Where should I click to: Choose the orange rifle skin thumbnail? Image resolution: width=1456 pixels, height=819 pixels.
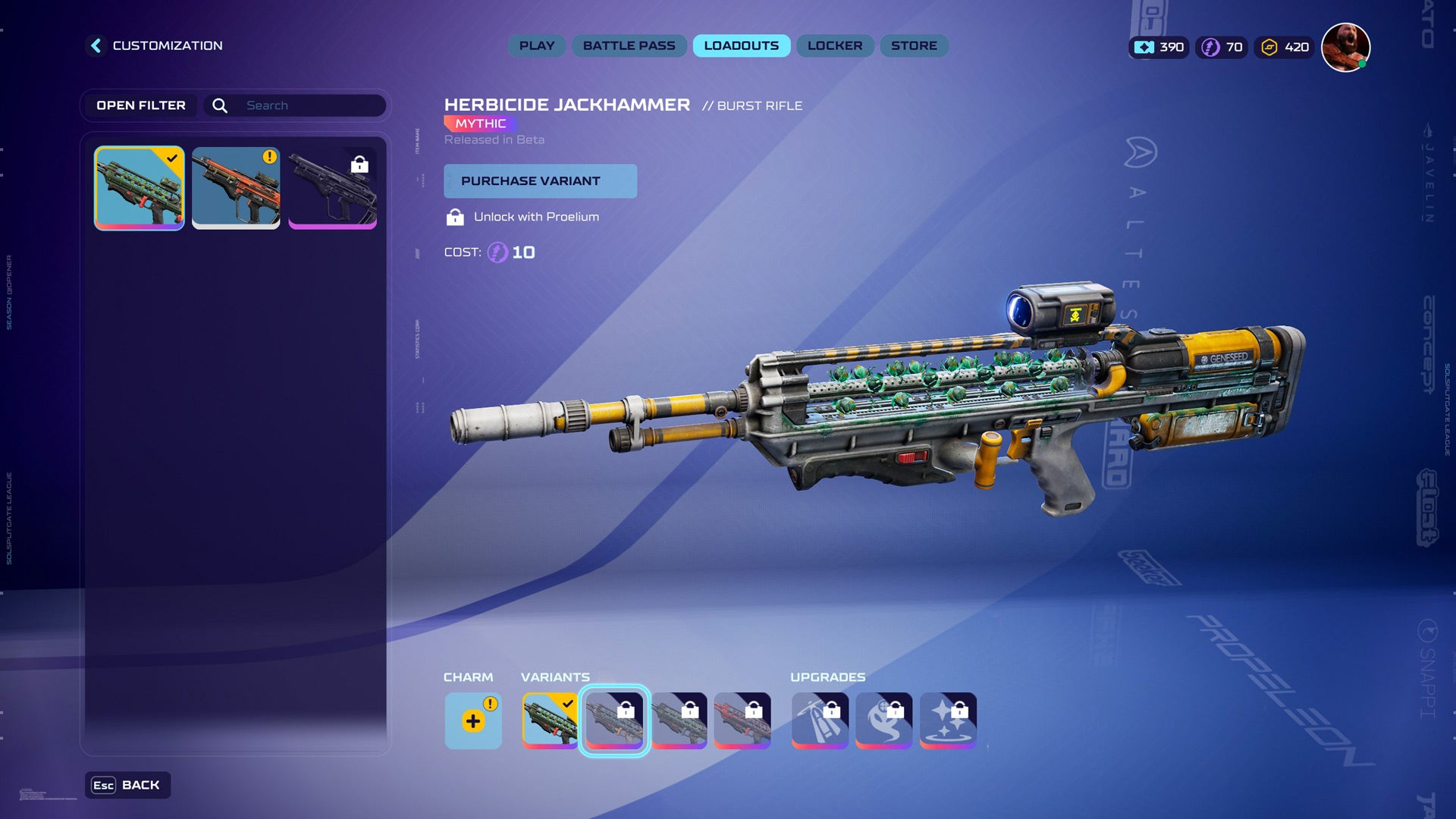click(236, 188)
